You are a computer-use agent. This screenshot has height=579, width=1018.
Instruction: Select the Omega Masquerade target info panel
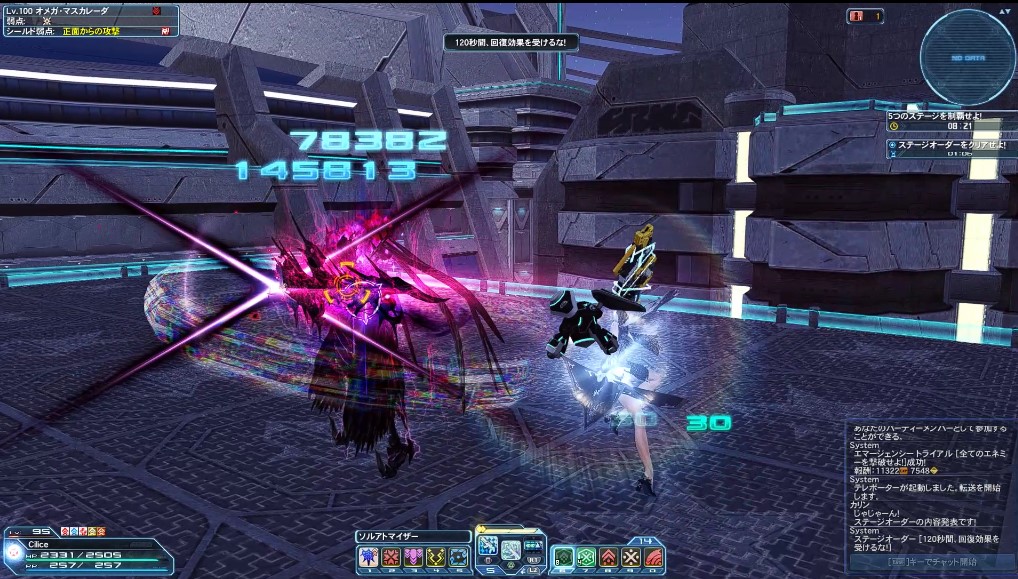pos(90,20)
